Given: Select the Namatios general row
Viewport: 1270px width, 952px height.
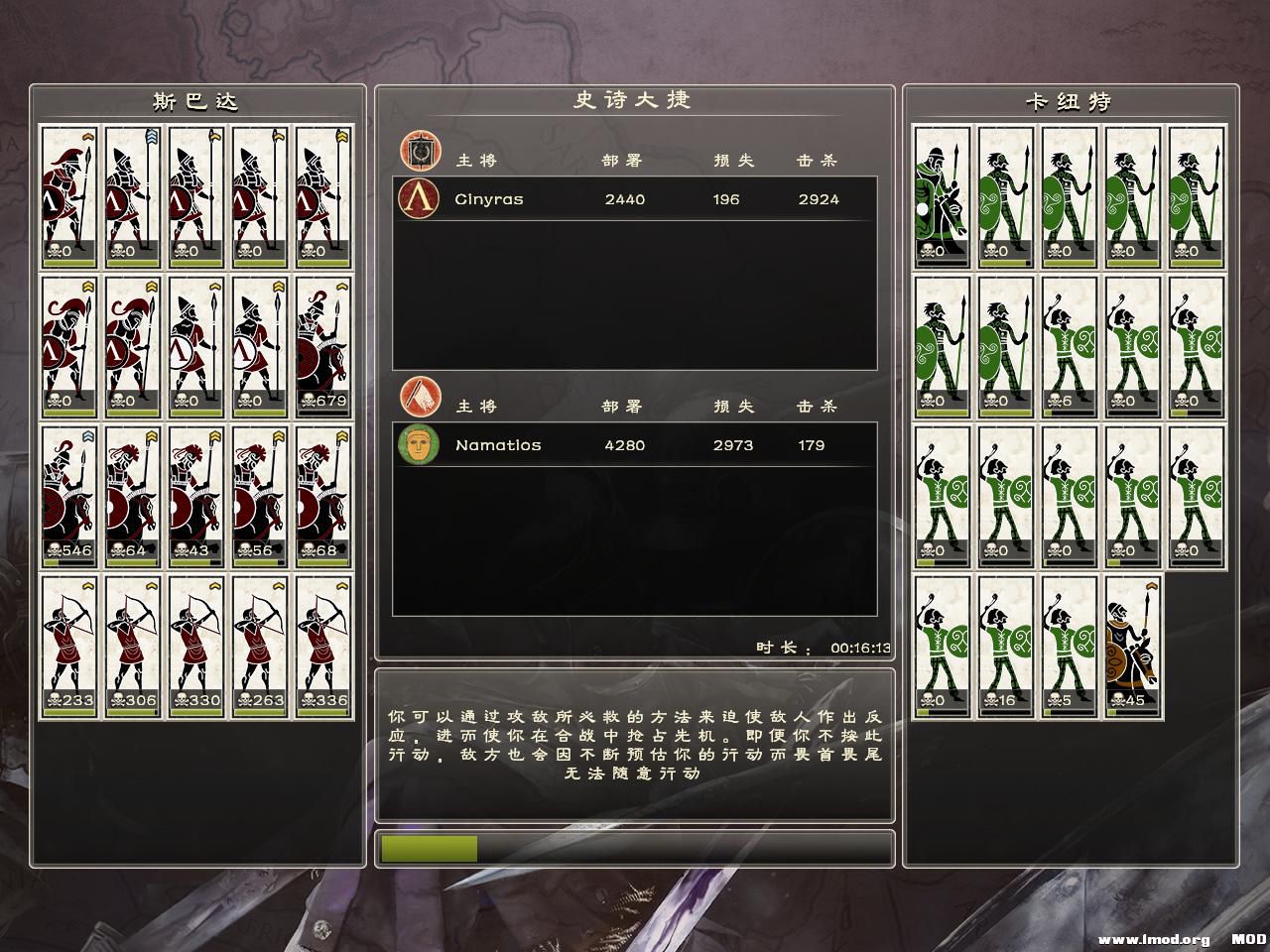Looking at the screenshot, I should click(x=635, y=445).
